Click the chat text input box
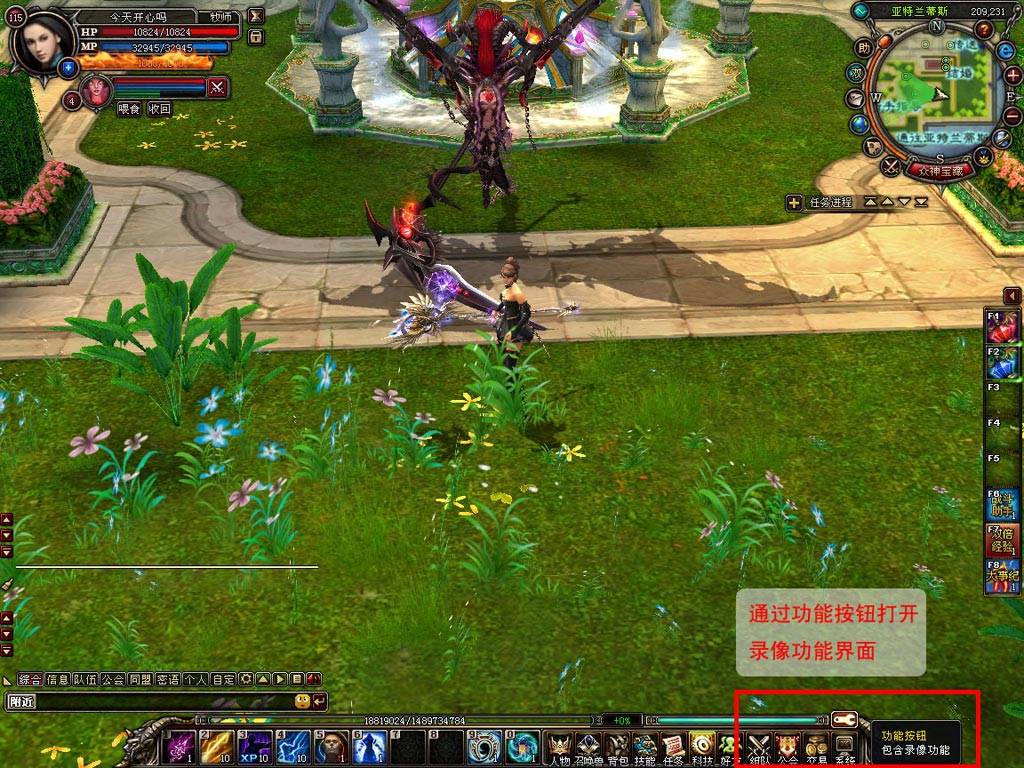 pos(160,702)
